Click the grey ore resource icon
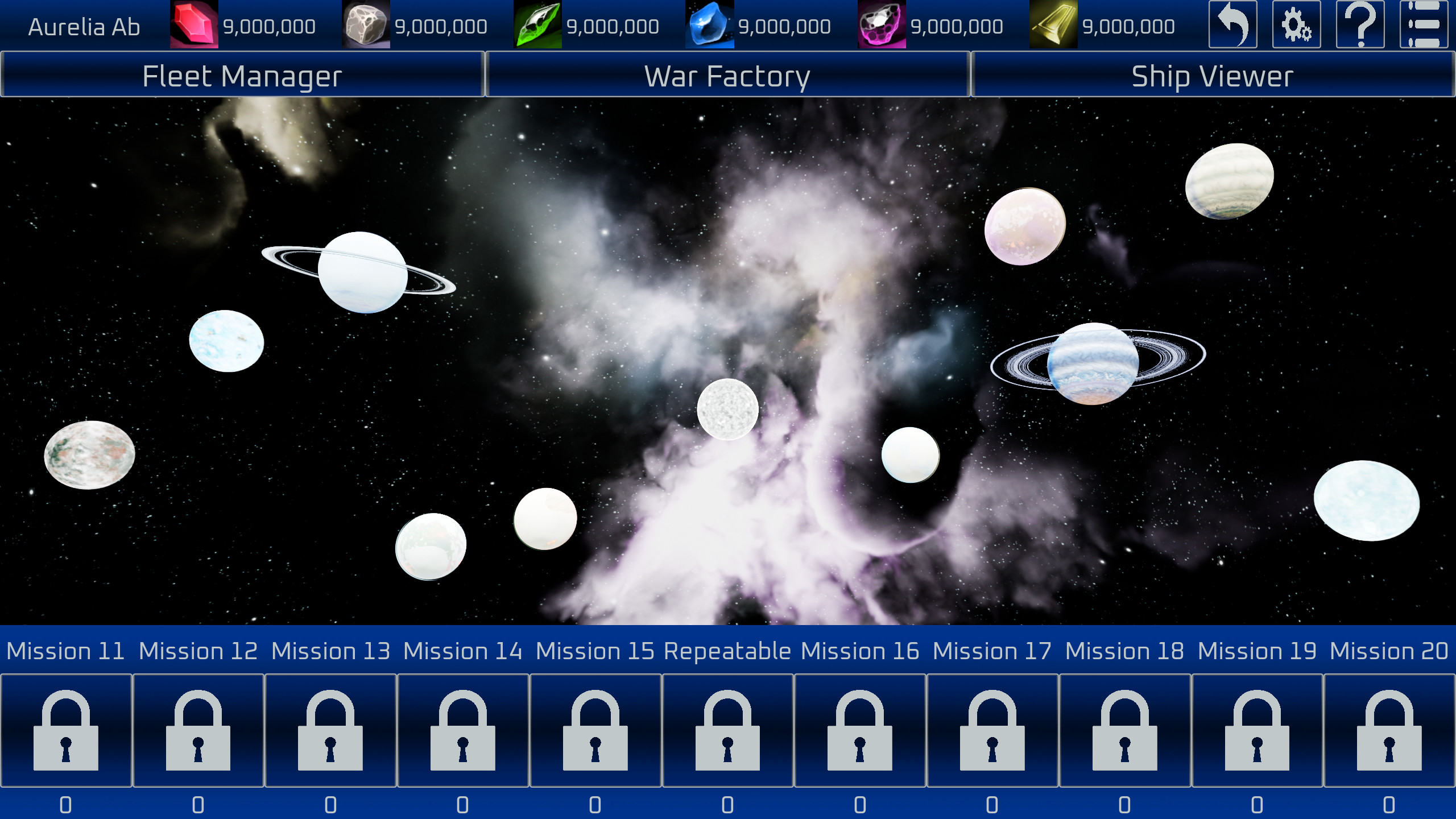The image size is (1456, 819). [366, 25]
